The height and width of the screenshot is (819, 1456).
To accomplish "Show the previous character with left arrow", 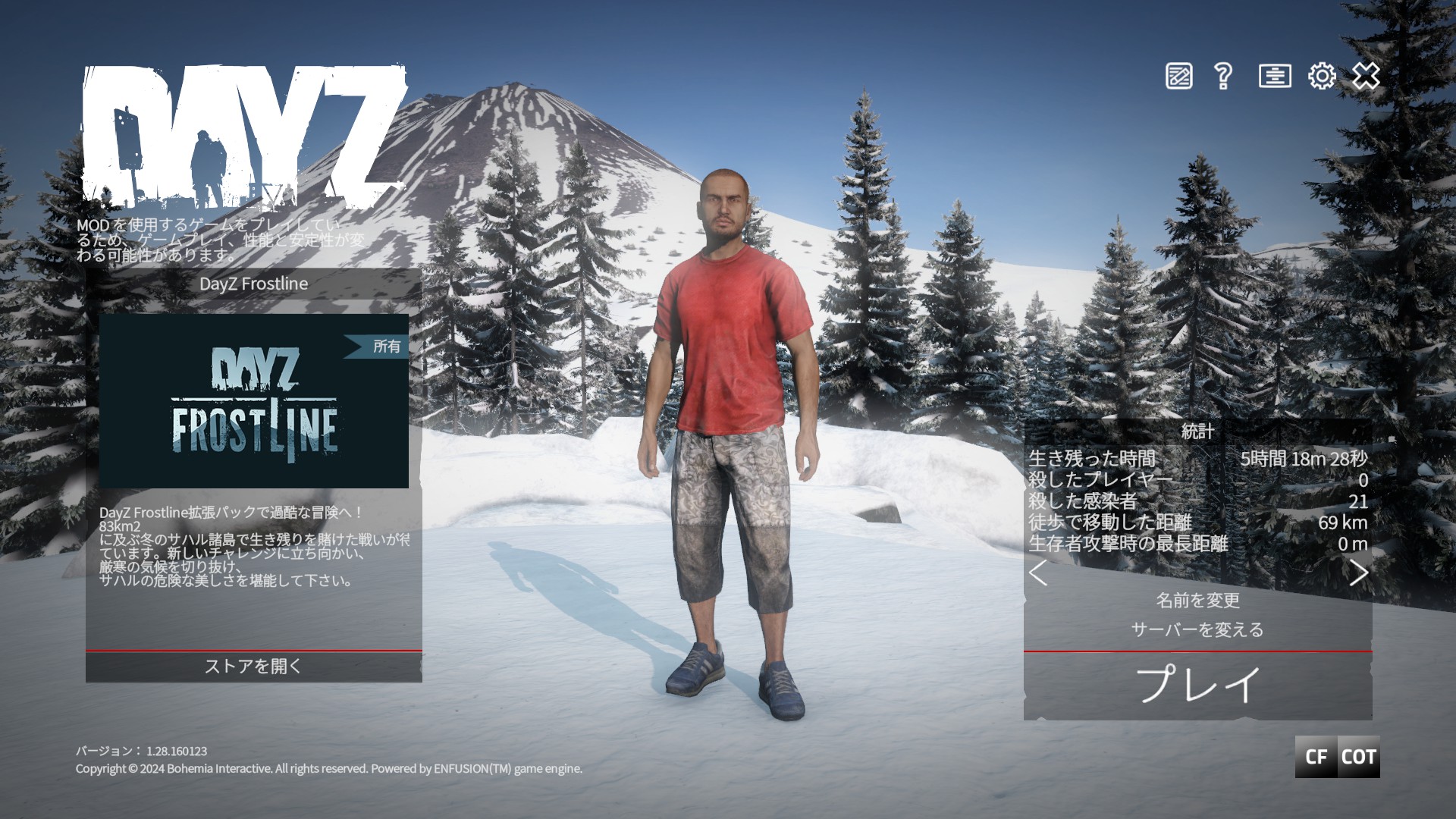I will point(1038,573).
